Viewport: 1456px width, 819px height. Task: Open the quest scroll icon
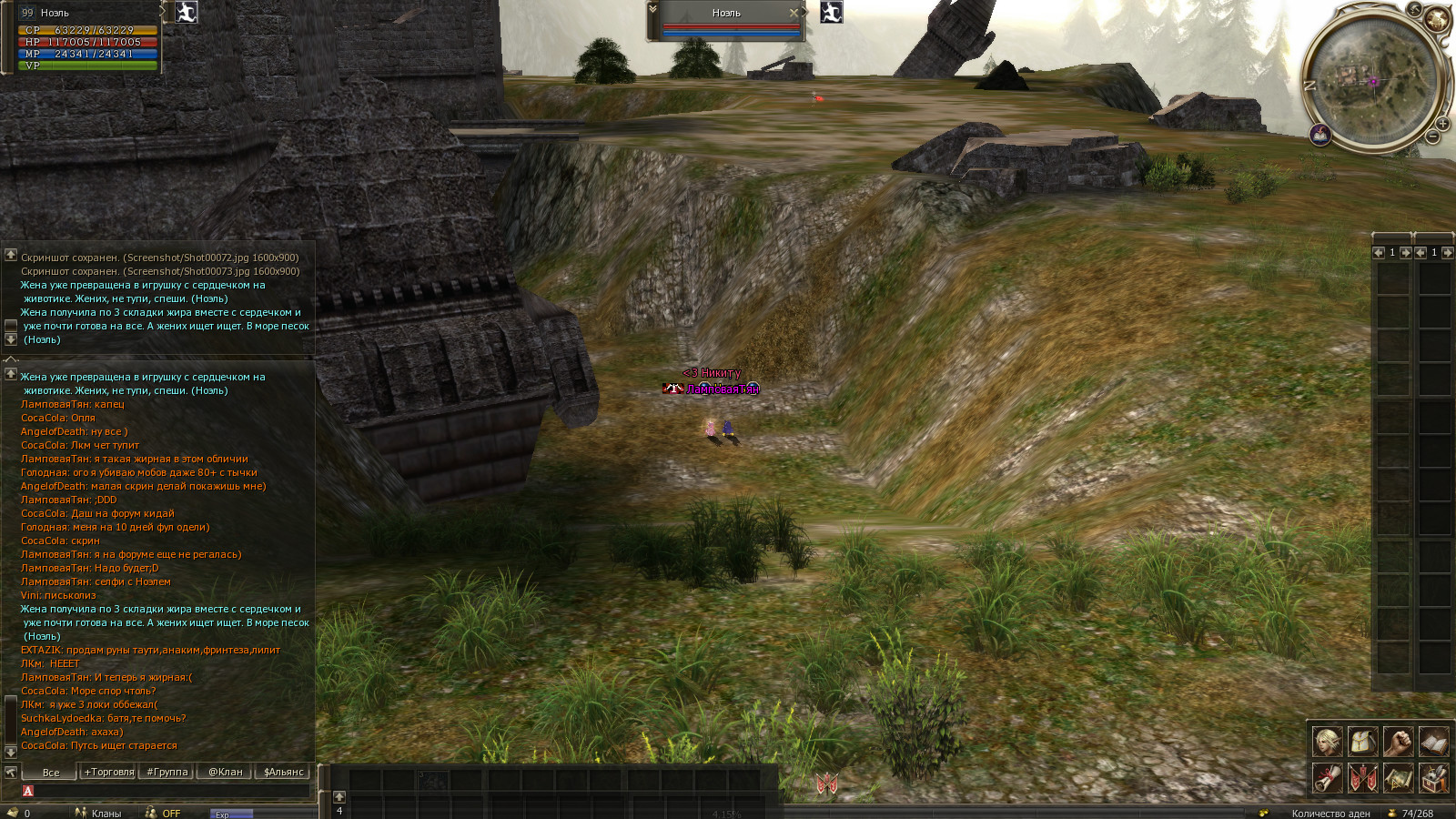(1327, 778)
